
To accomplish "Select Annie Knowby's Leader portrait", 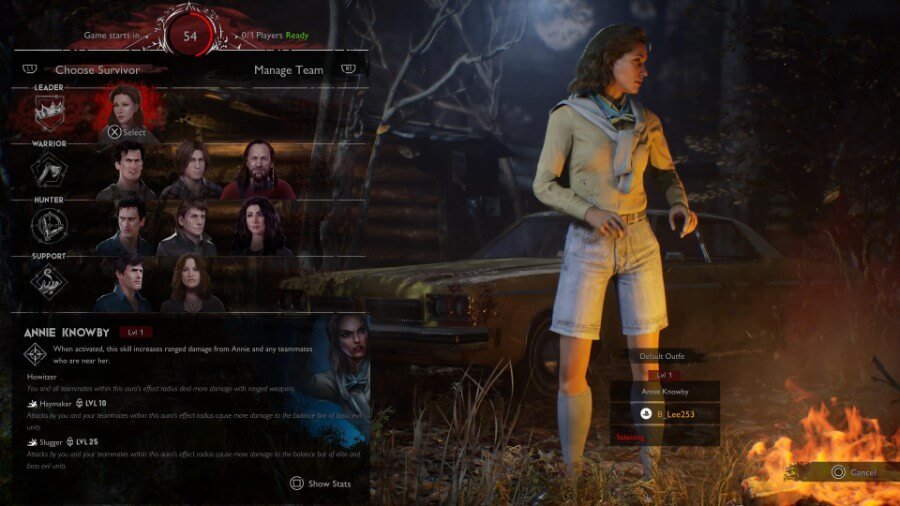I will point(127,110).
